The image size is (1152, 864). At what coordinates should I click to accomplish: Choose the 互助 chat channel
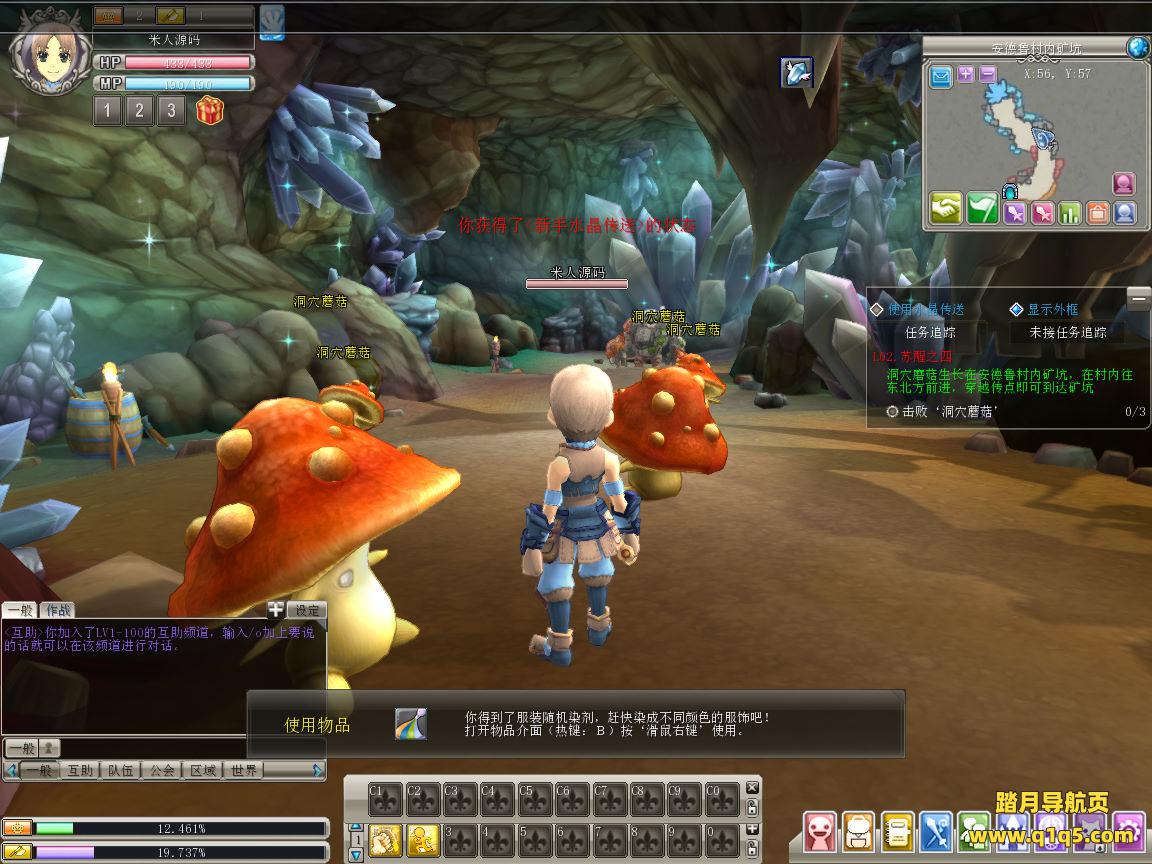[81, 770]
